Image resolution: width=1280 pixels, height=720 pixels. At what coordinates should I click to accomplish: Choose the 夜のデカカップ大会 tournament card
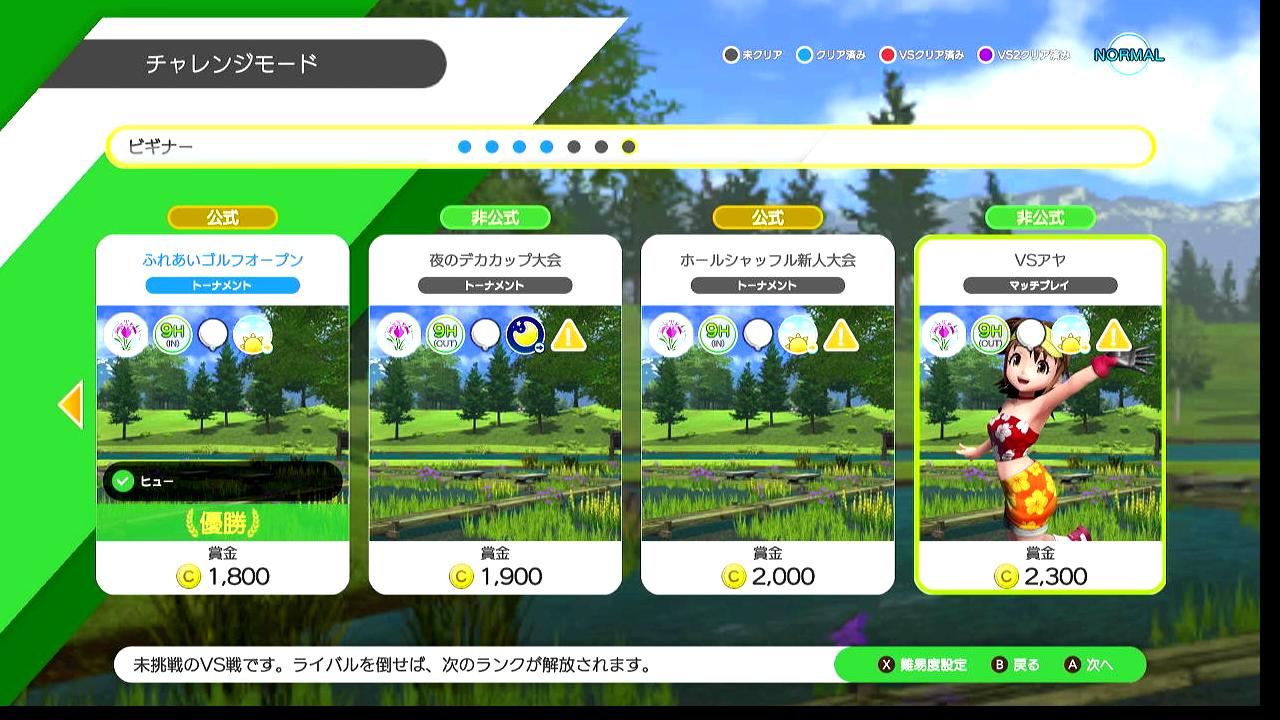pyautogui.click(x=495, y=414)
